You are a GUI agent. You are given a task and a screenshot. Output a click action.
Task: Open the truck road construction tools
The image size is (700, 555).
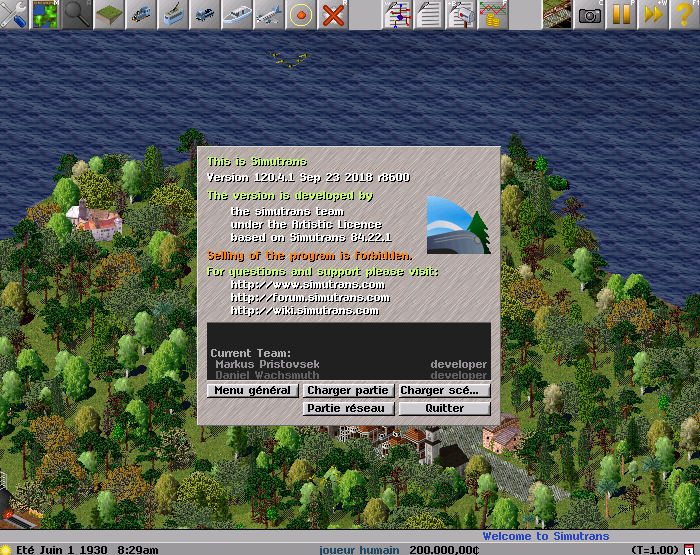tap(205, 14)
